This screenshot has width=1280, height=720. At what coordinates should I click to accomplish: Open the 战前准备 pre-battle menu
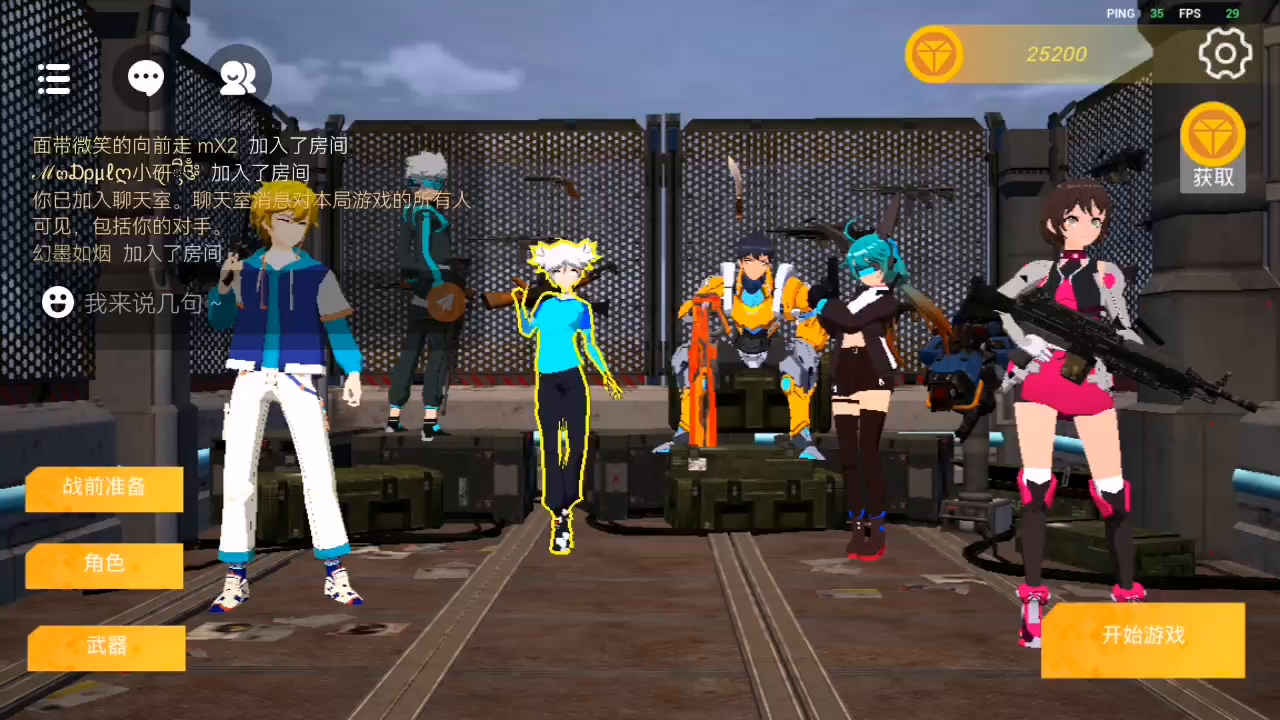[x=104, y=488]
